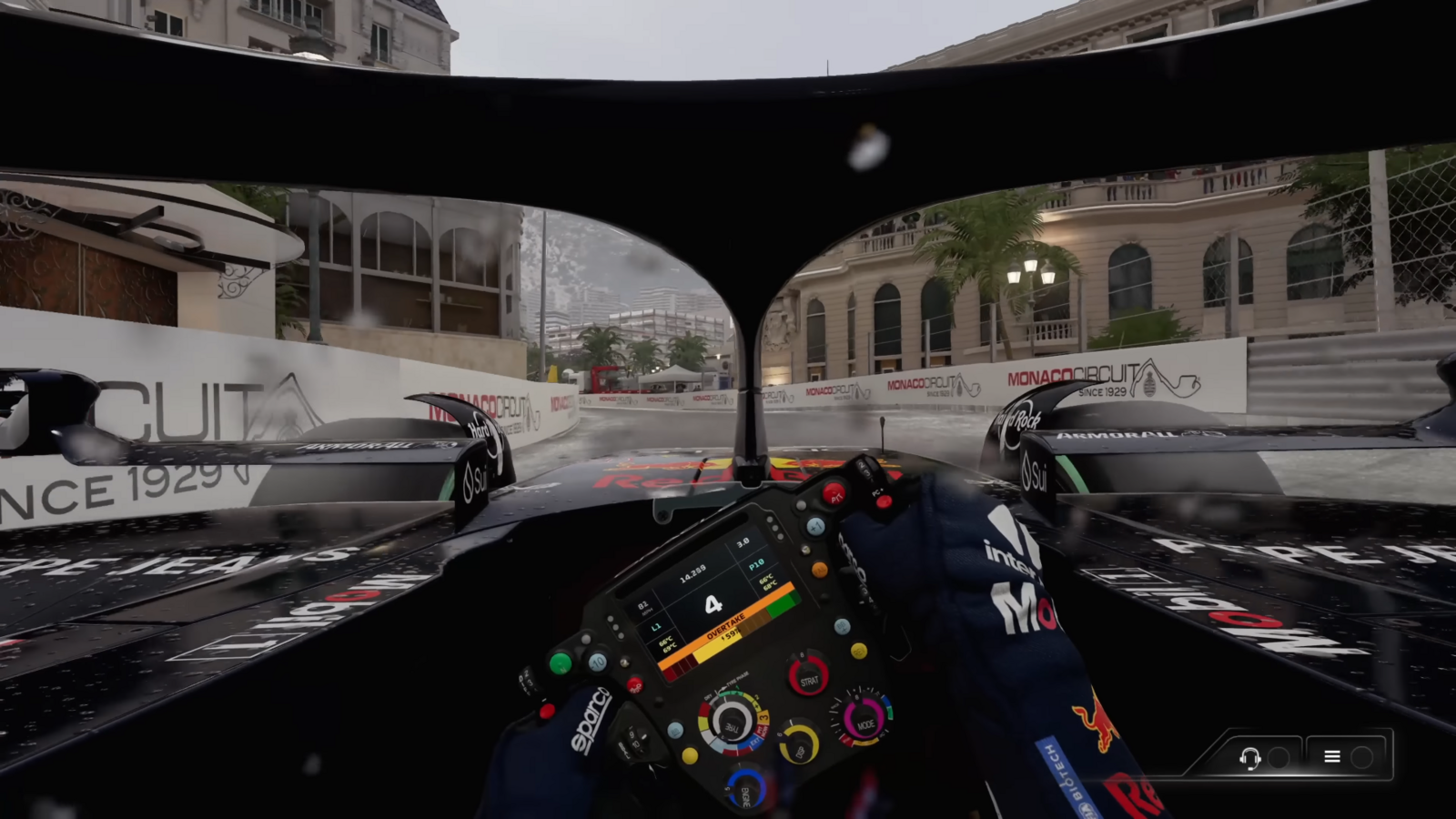
Task: Click the headset voice chat icon
Action: tap(1251, 756)
